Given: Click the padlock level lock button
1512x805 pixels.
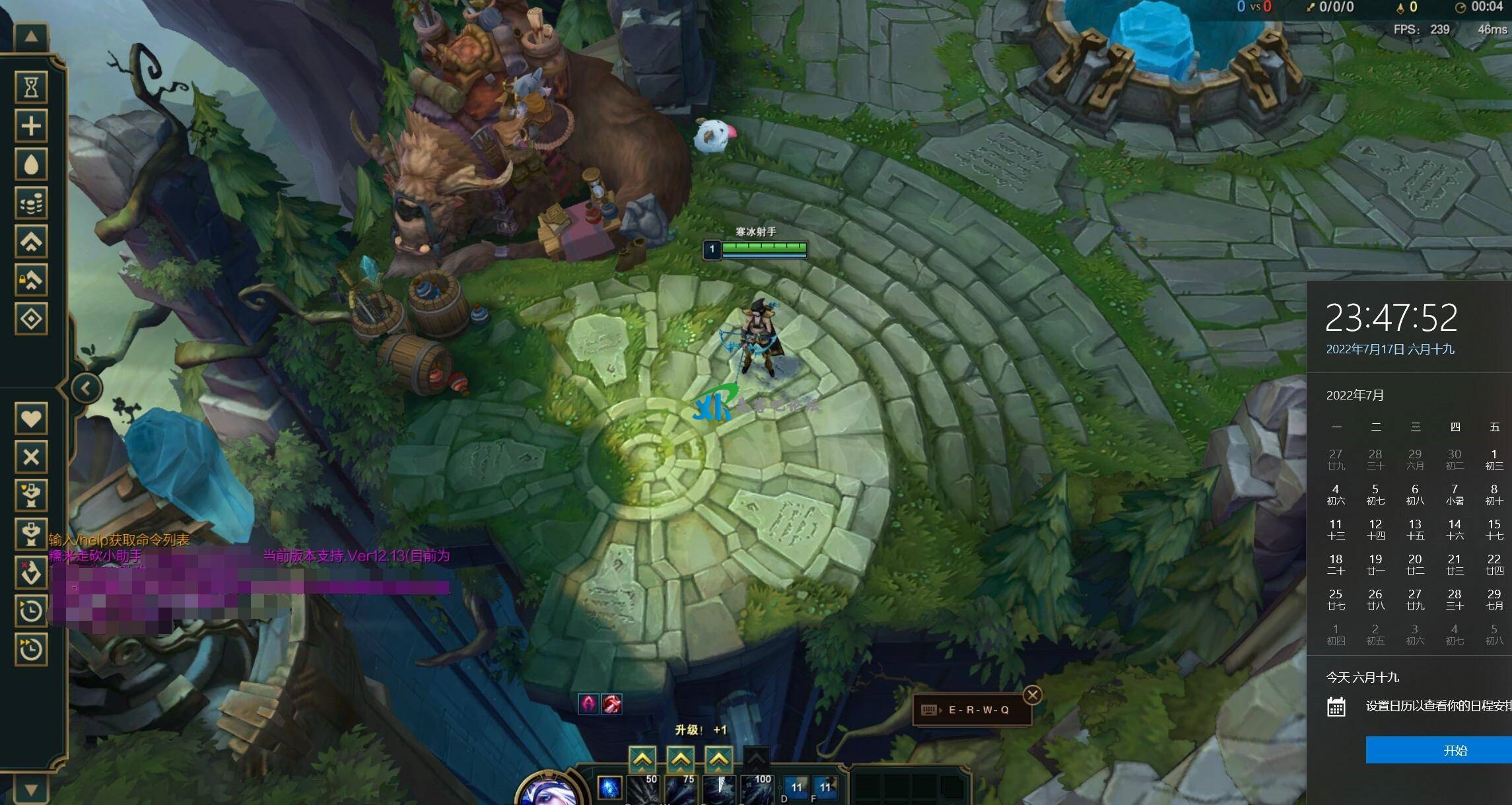Looking at the screenshot, I should 31,281.
